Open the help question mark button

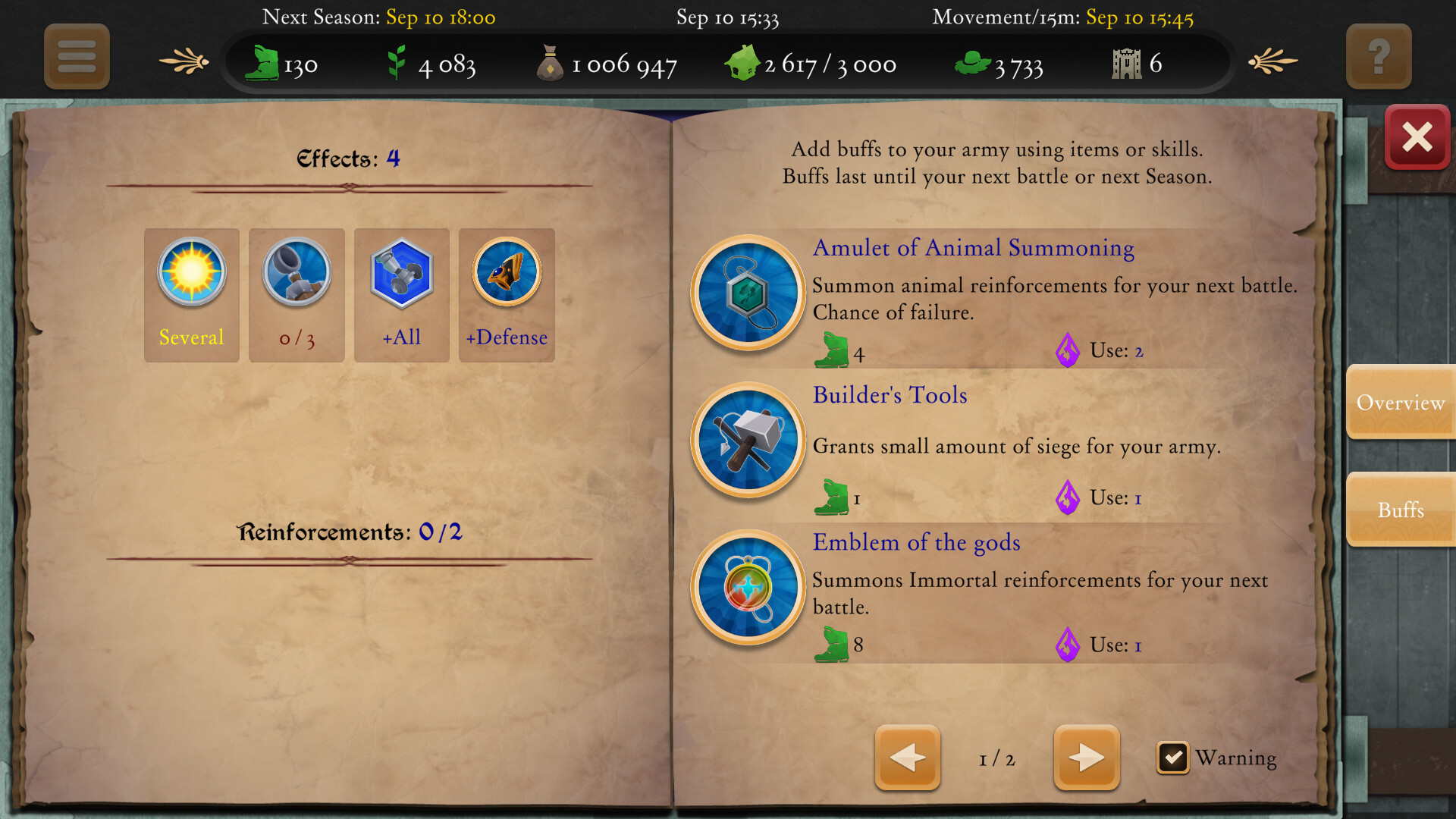pos(1379,56)
